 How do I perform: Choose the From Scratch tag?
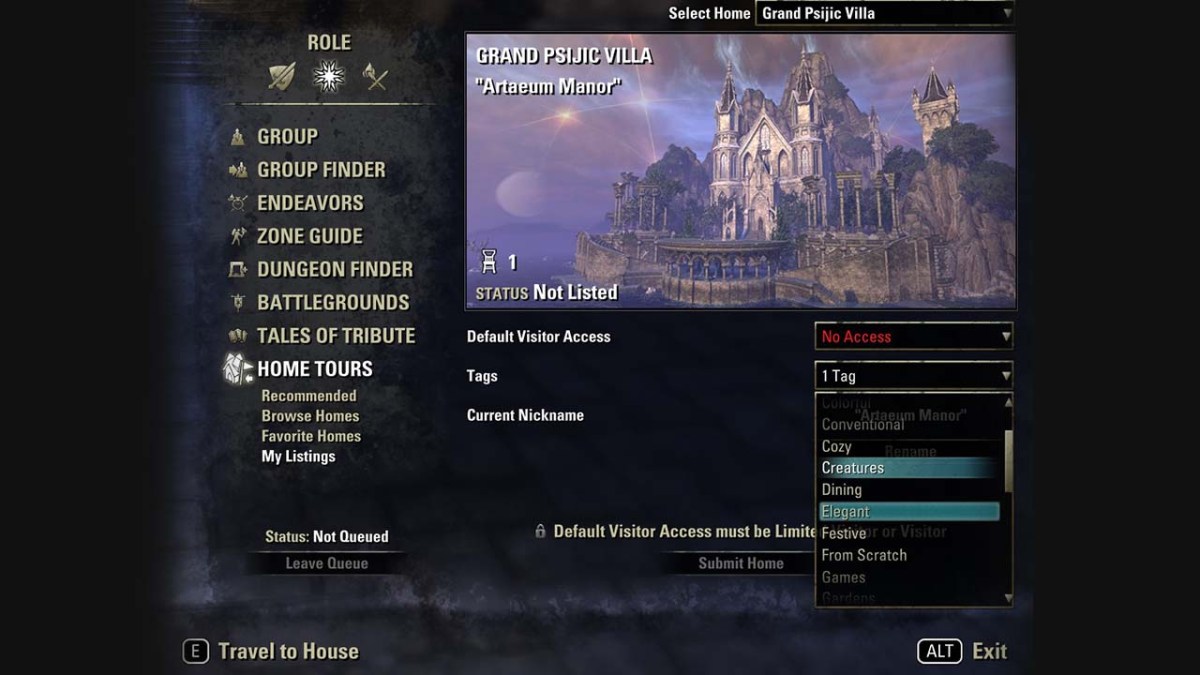pyautogui.click(x=864, y=555)
